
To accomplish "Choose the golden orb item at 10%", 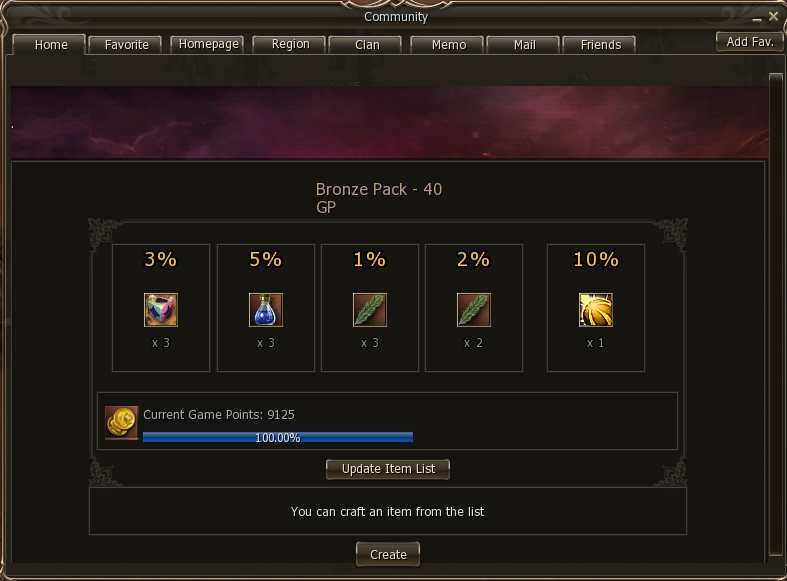I will [x=596, y=310].
